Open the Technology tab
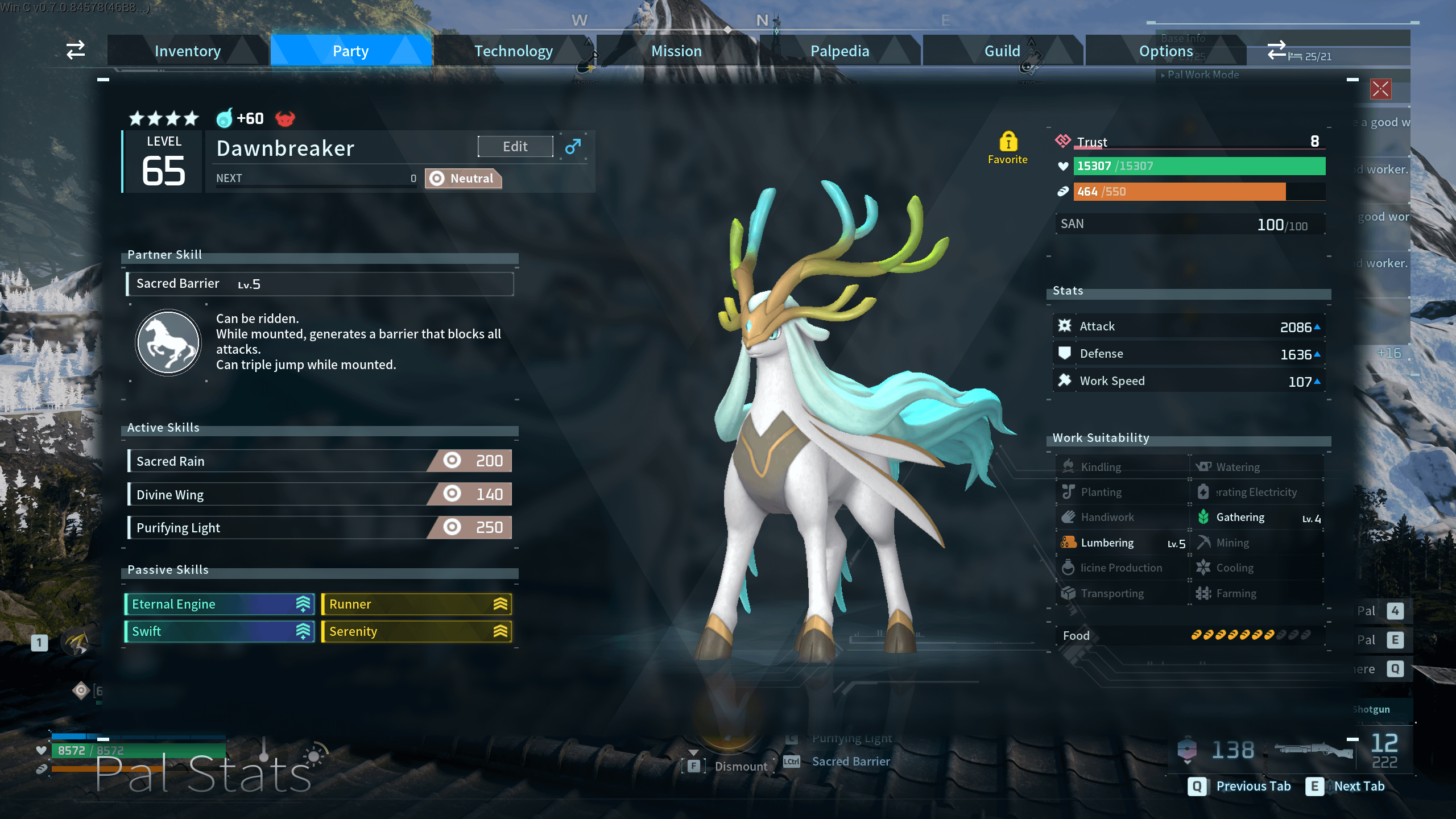 click(513, 51)
